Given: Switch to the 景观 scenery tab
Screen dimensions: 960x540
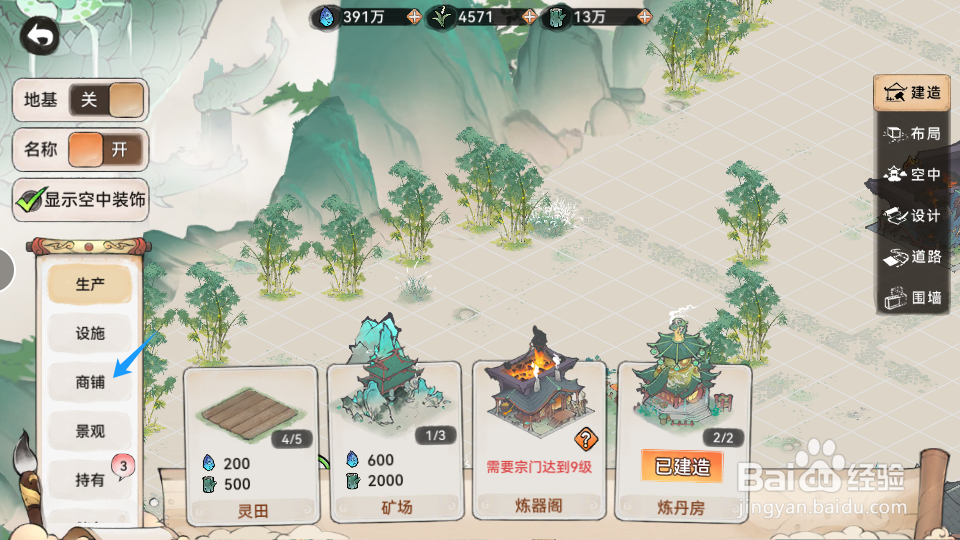Looking at the screenshot, I should tap(90, 431).
